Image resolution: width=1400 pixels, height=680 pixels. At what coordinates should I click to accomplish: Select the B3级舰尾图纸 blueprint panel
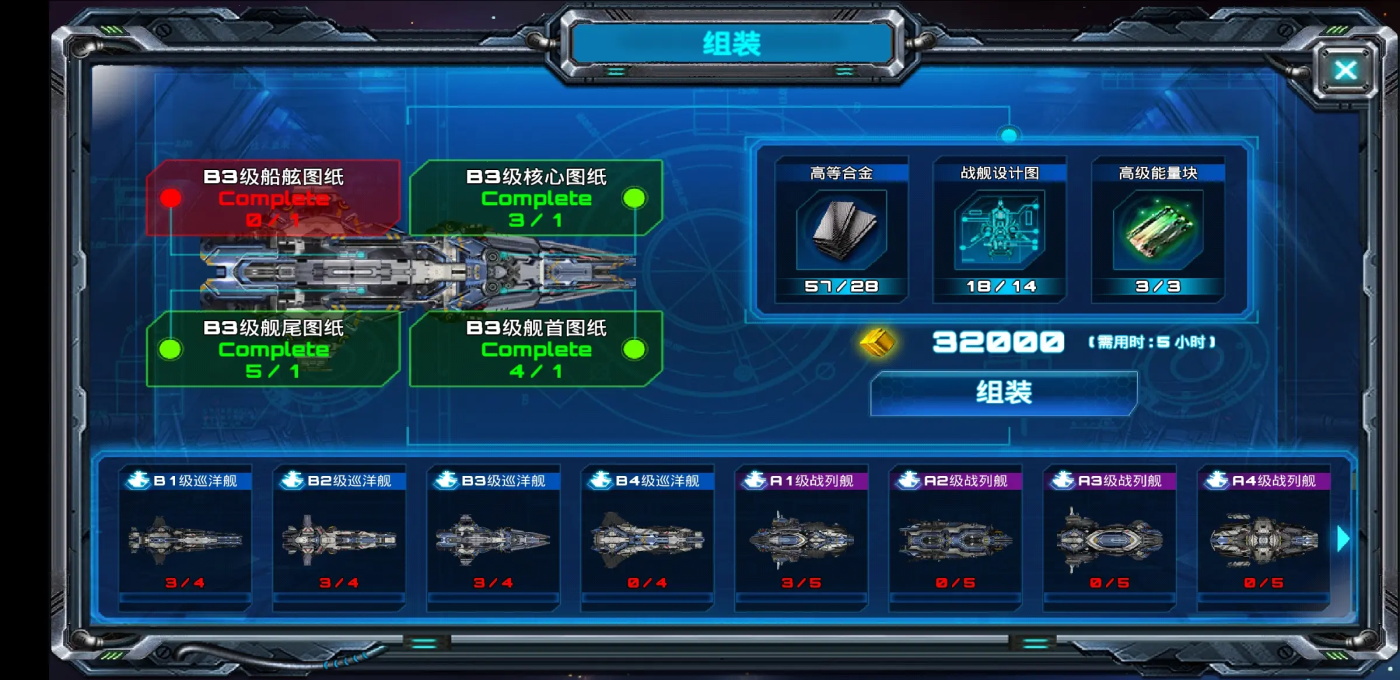click(x=273, y=348)
